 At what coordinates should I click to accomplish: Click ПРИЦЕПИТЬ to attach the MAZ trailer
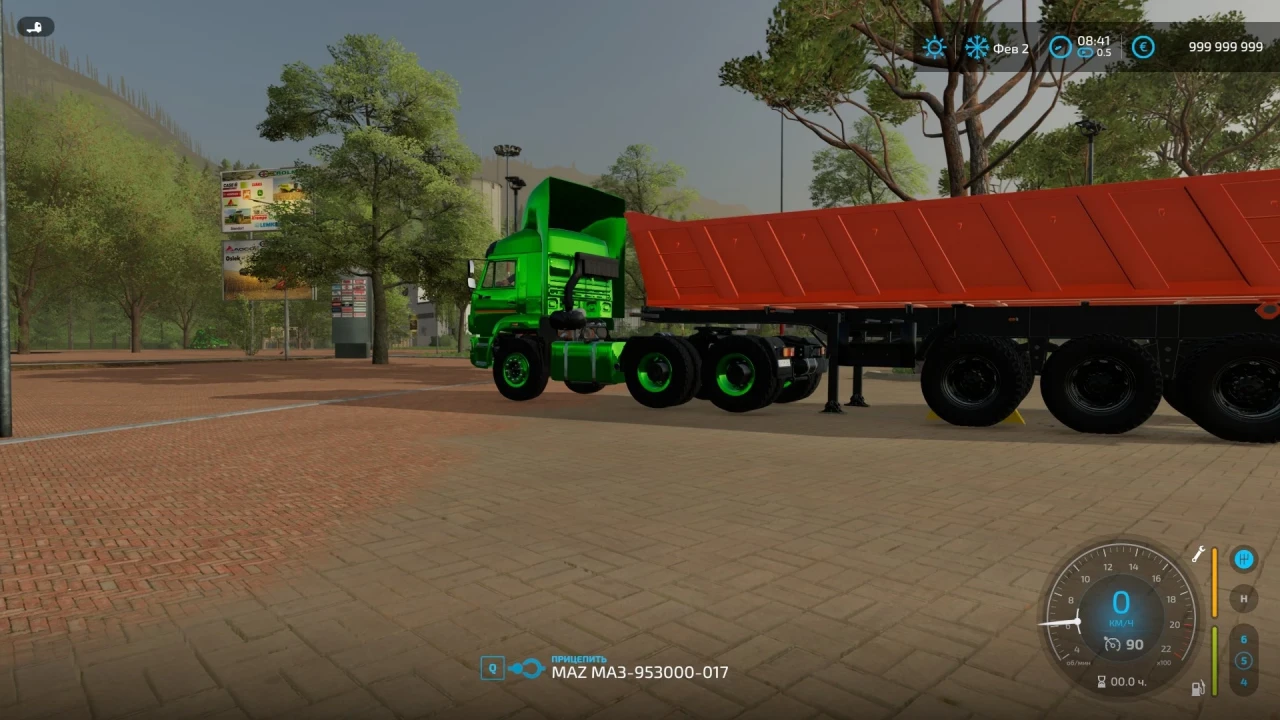click(x=578, y=659)
